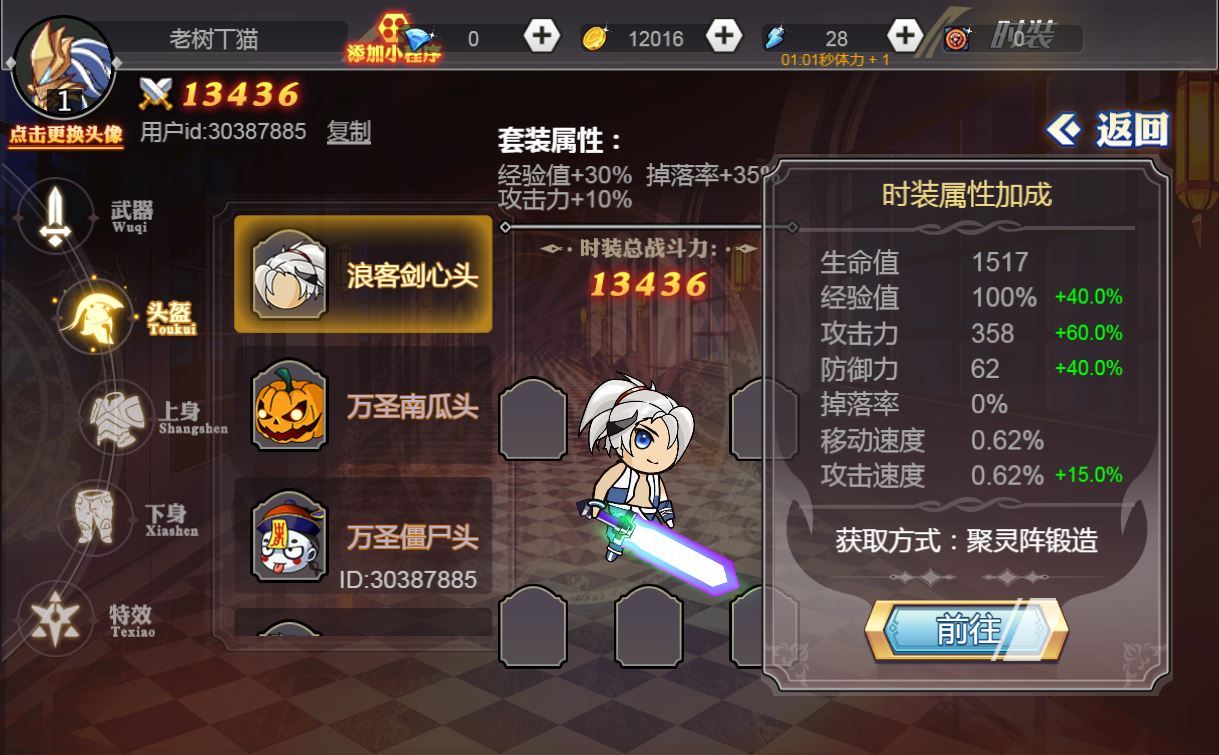Image resolution: width=1219 pixels, height=755 pixels.
Task: Copy the user id with 复制
Action: [x=349, y=132]
